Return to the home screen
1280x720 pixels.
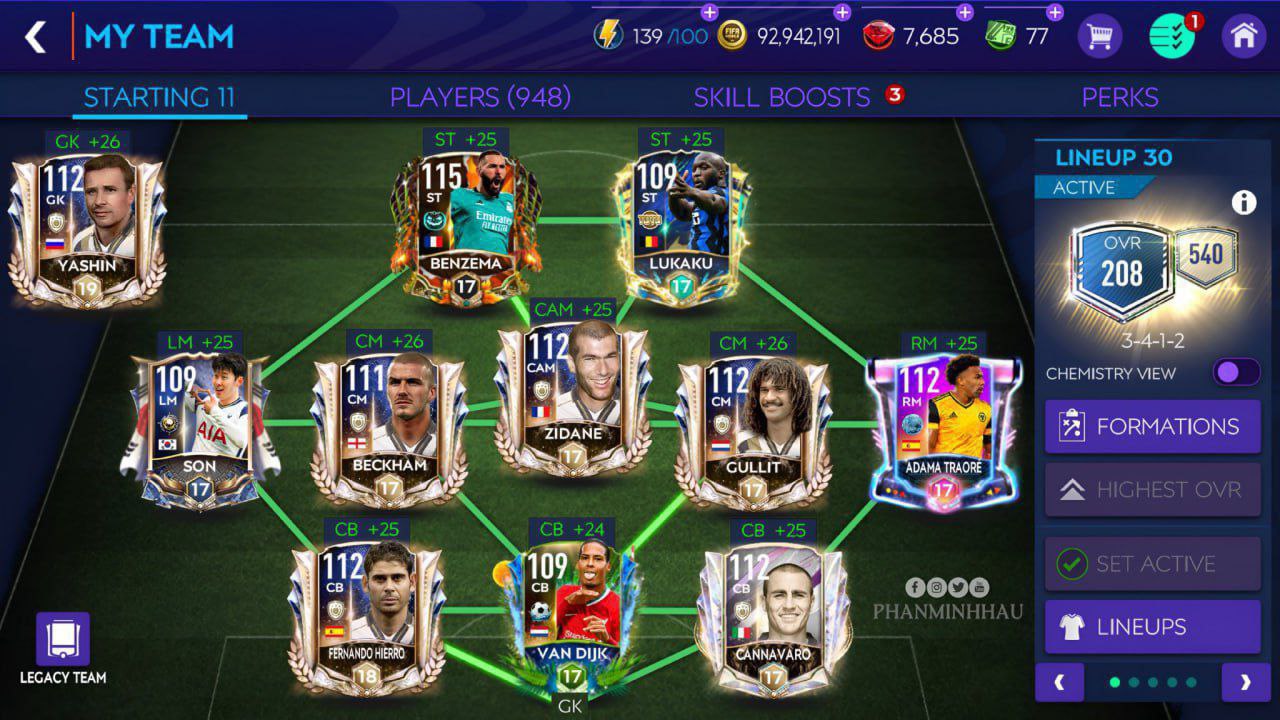coord(1244,37)
